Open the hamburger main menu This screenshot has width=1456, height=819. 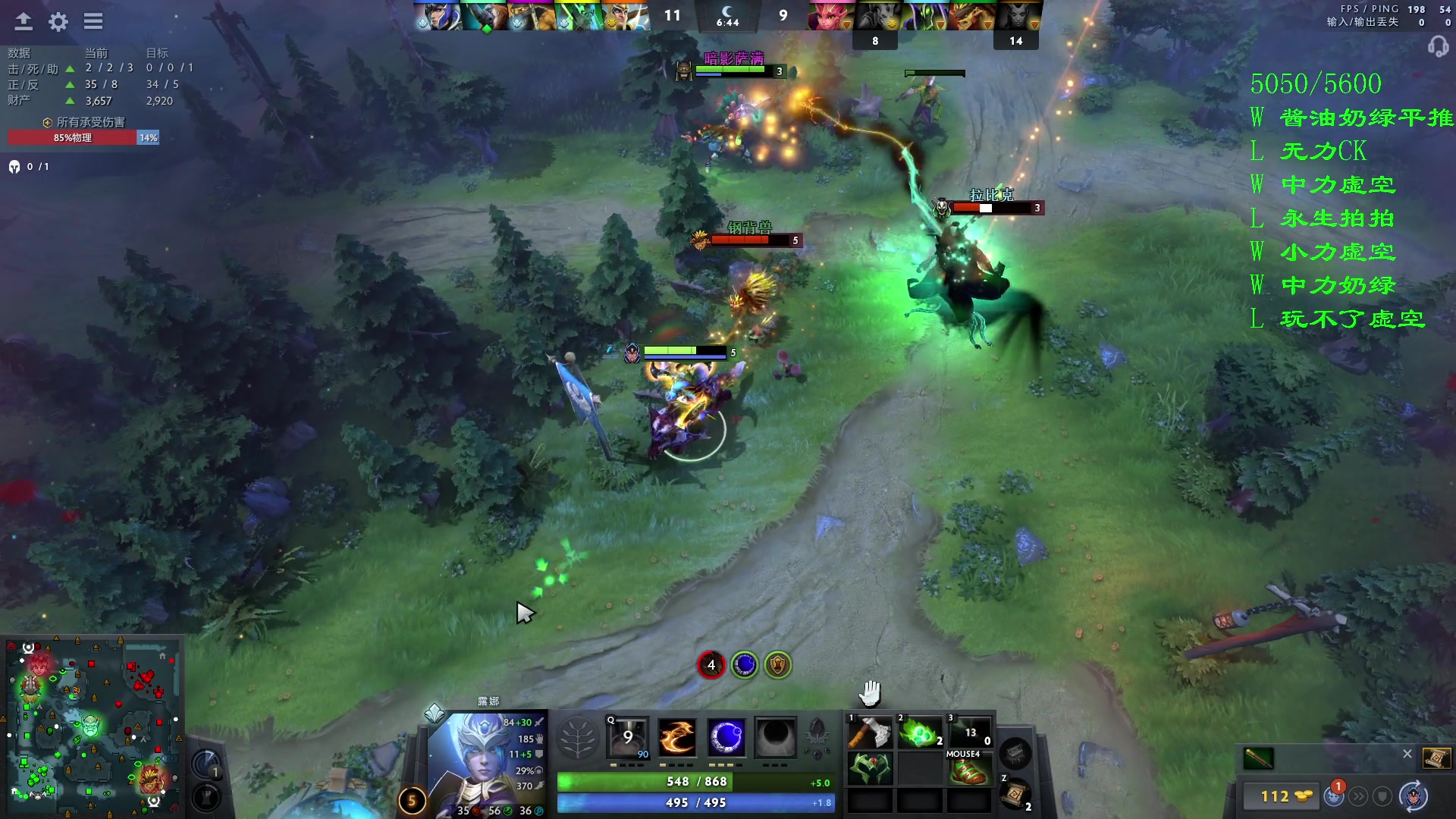(x=93, y=21)
